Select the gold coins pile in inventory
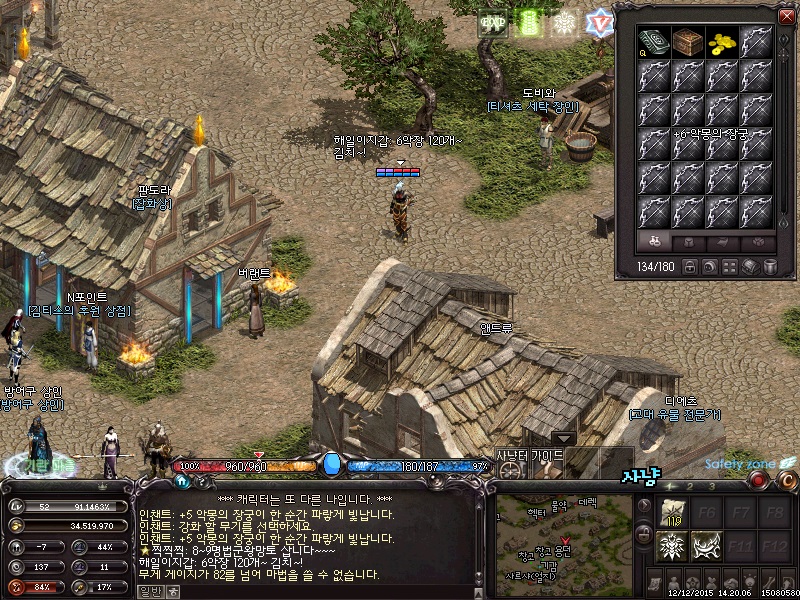Screen dimensions: 800x600 tap(722, 42)
